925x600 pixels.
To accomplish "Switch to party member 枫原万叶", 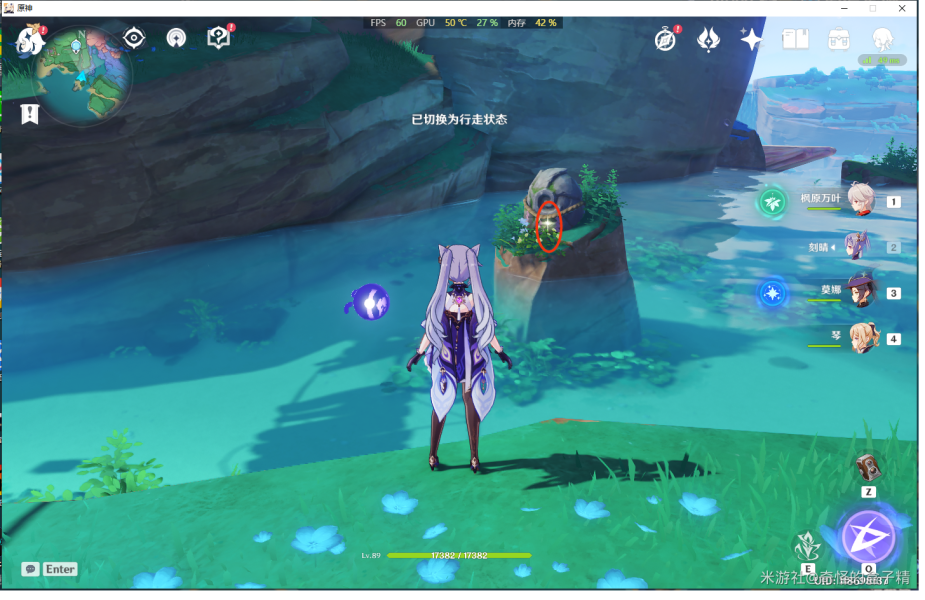I will point(860,199).
